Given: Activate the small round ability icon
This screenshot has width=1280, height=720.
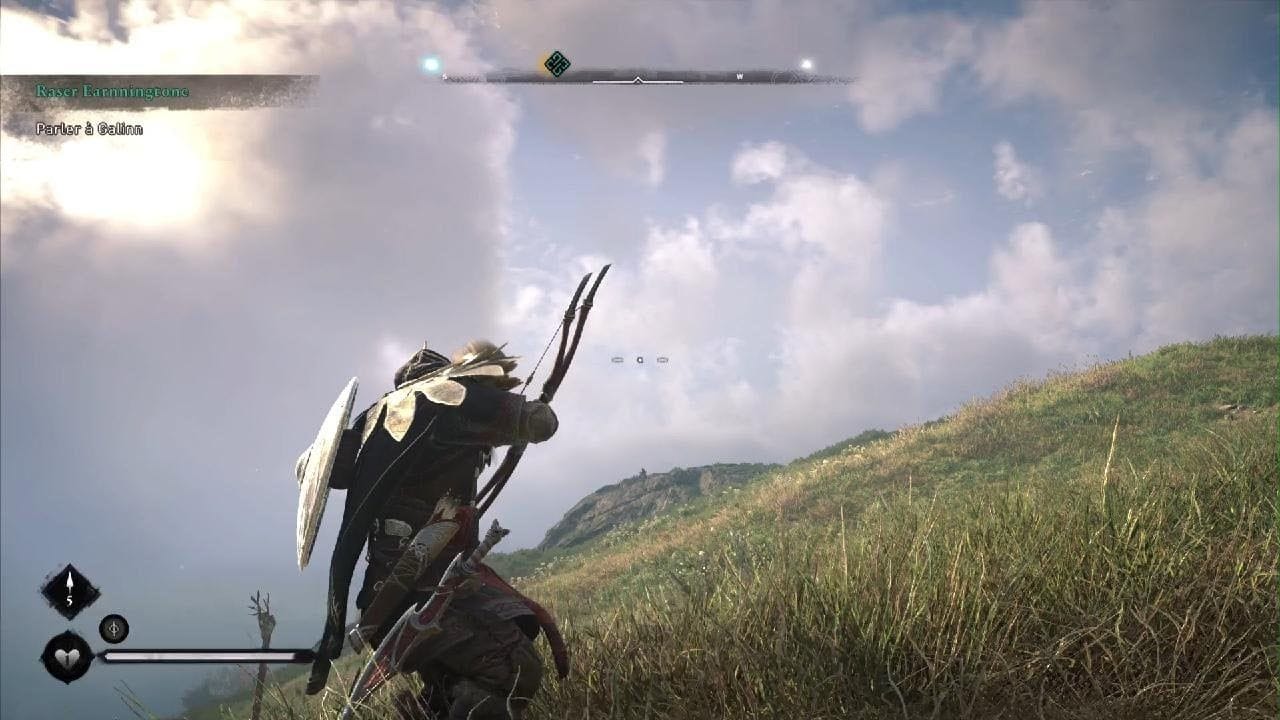Looking at the screenshot, I should click(x=114, y=628).
